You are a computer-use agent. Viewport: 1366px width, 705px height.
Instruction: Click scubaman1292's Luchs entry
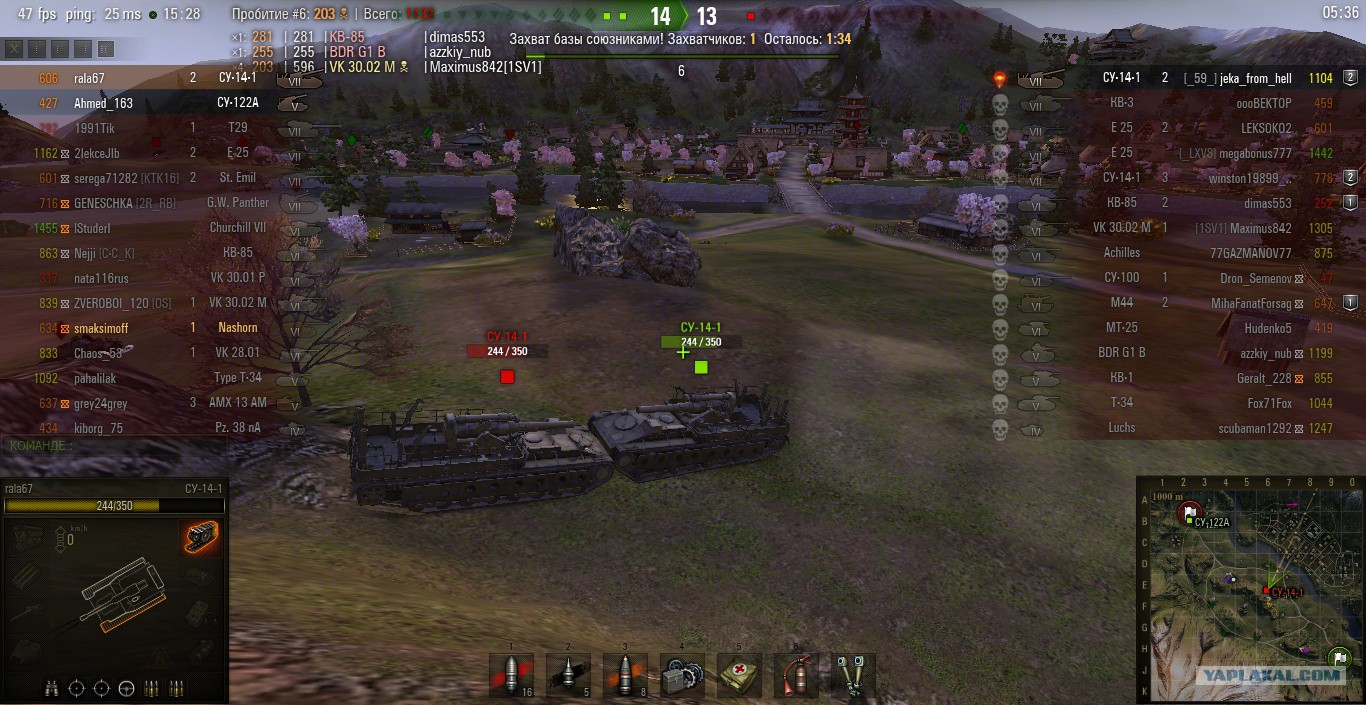tap(1255, 428)
